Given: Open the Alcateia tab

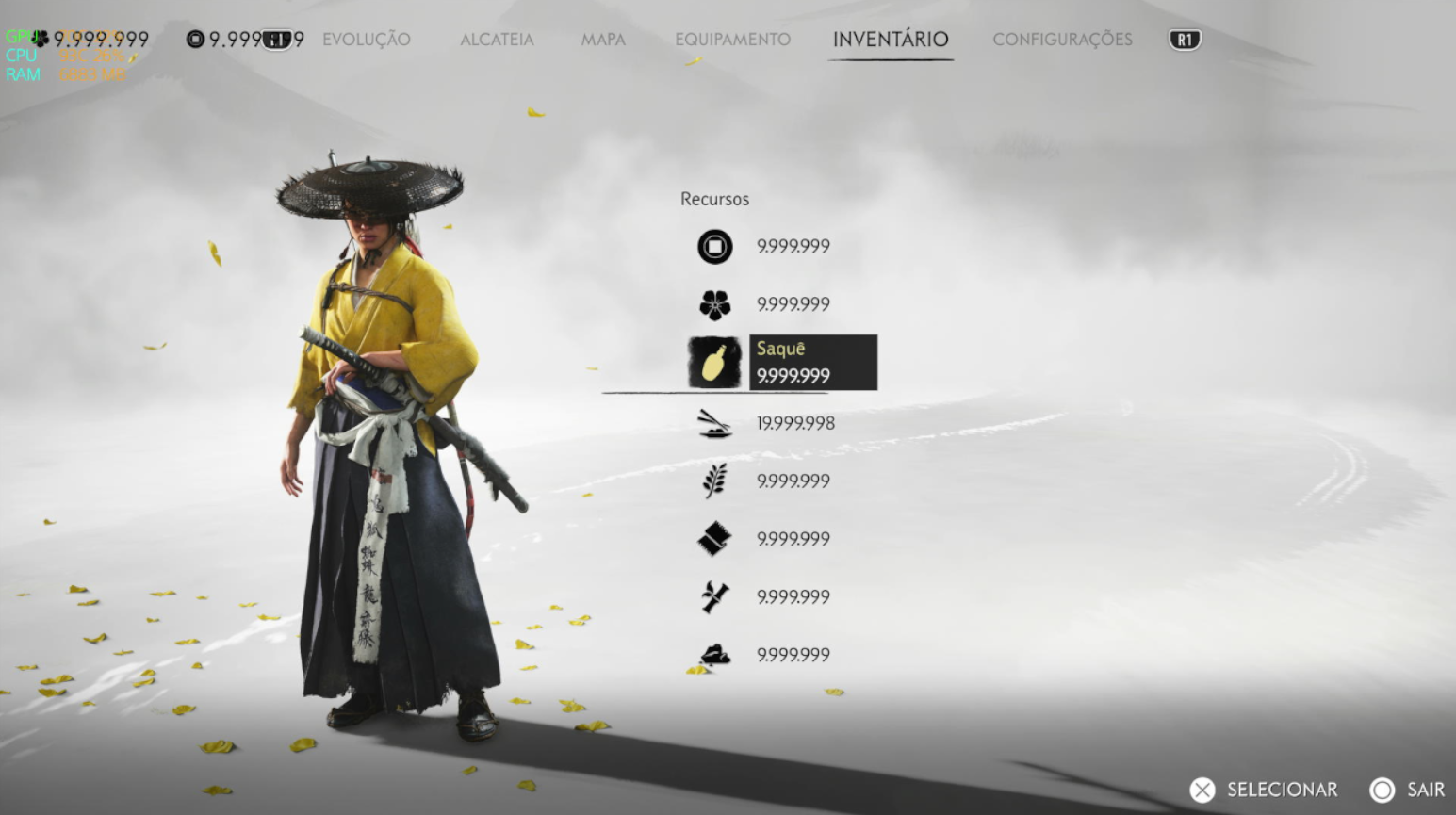Looking at the screenshot, I should (x=497, y=40).
